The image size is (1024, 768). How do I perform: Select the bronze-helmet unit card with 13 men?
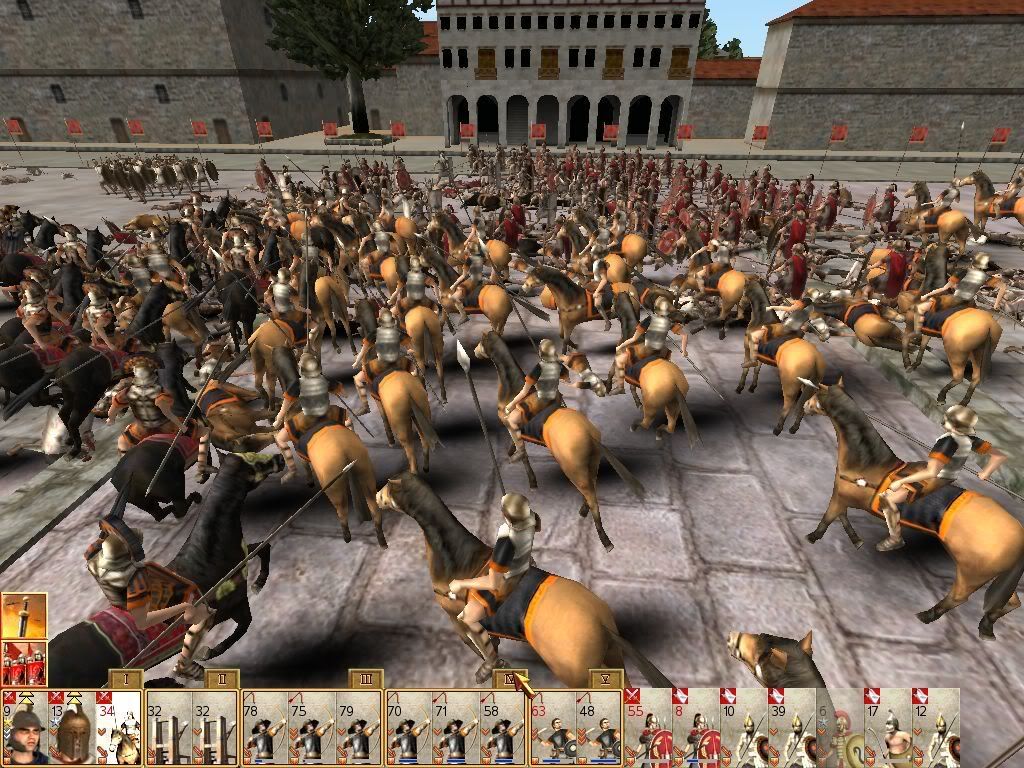tap(71, 727)
